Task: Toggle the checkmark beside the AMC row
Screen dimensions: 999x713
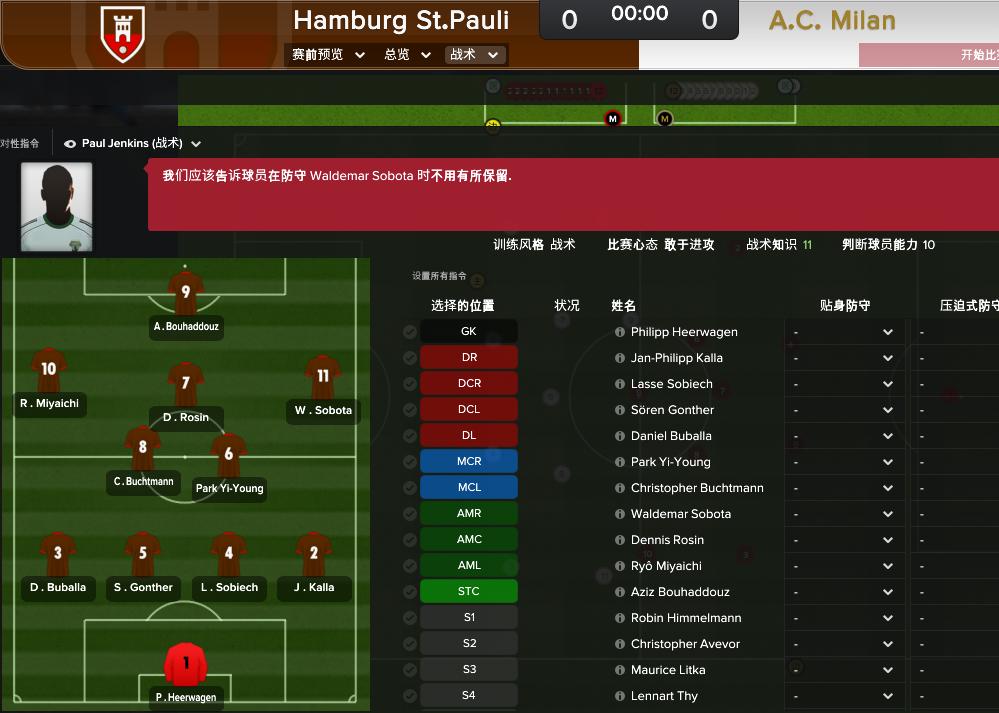Action: click(410, 540)
